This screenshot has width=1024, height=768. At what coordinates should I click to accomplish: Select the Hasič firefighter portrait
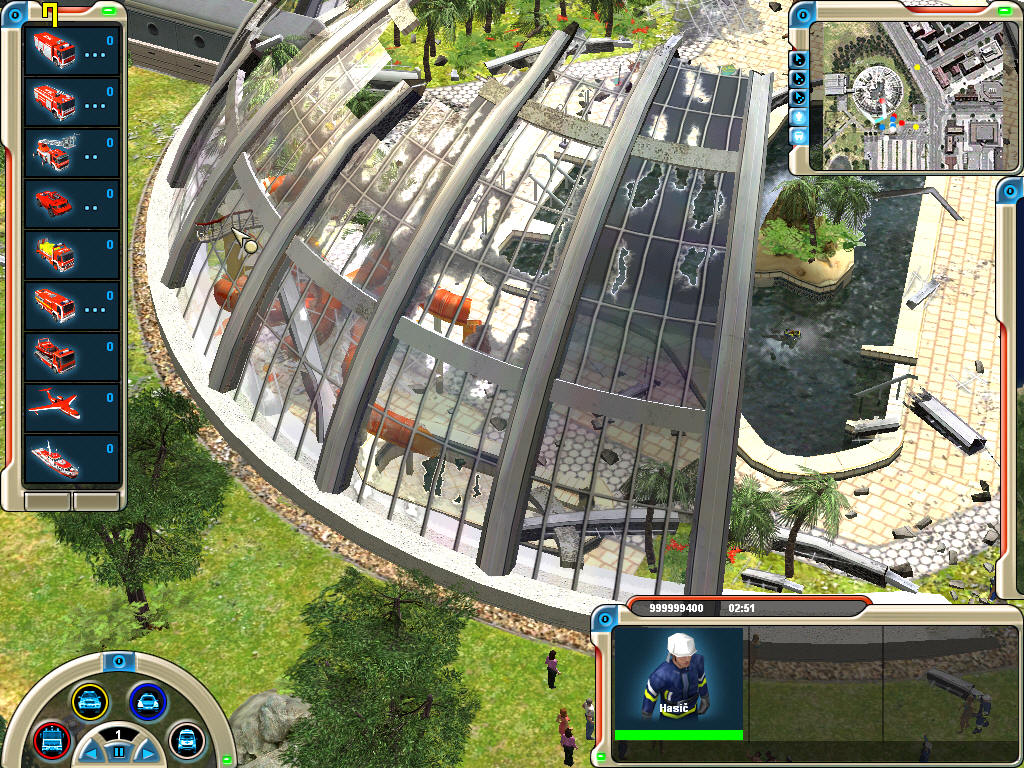point(679,679)
